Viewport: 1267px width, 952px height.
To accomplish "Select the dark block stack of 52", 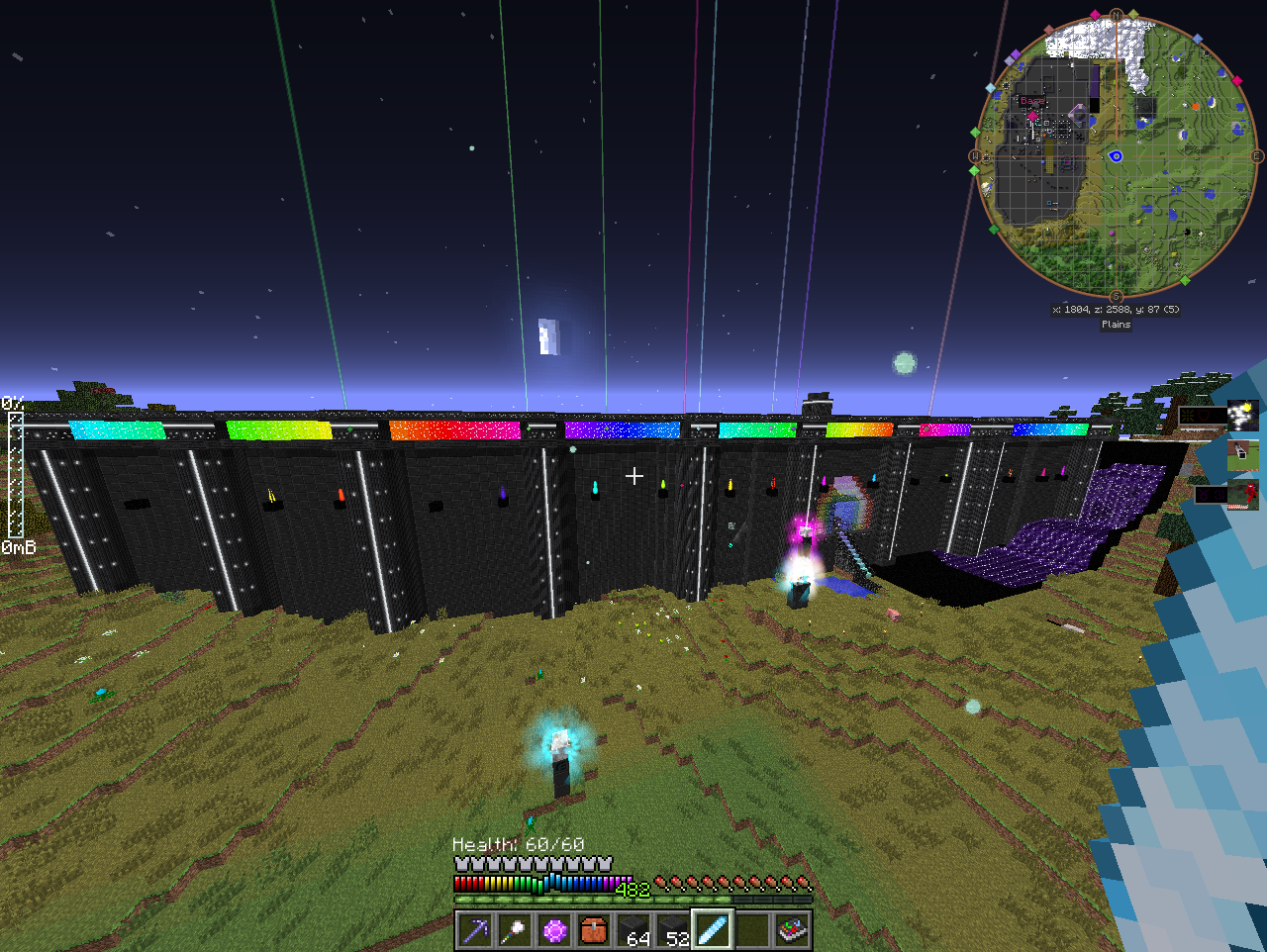I will pyautogui.click(x=674, y=931).
